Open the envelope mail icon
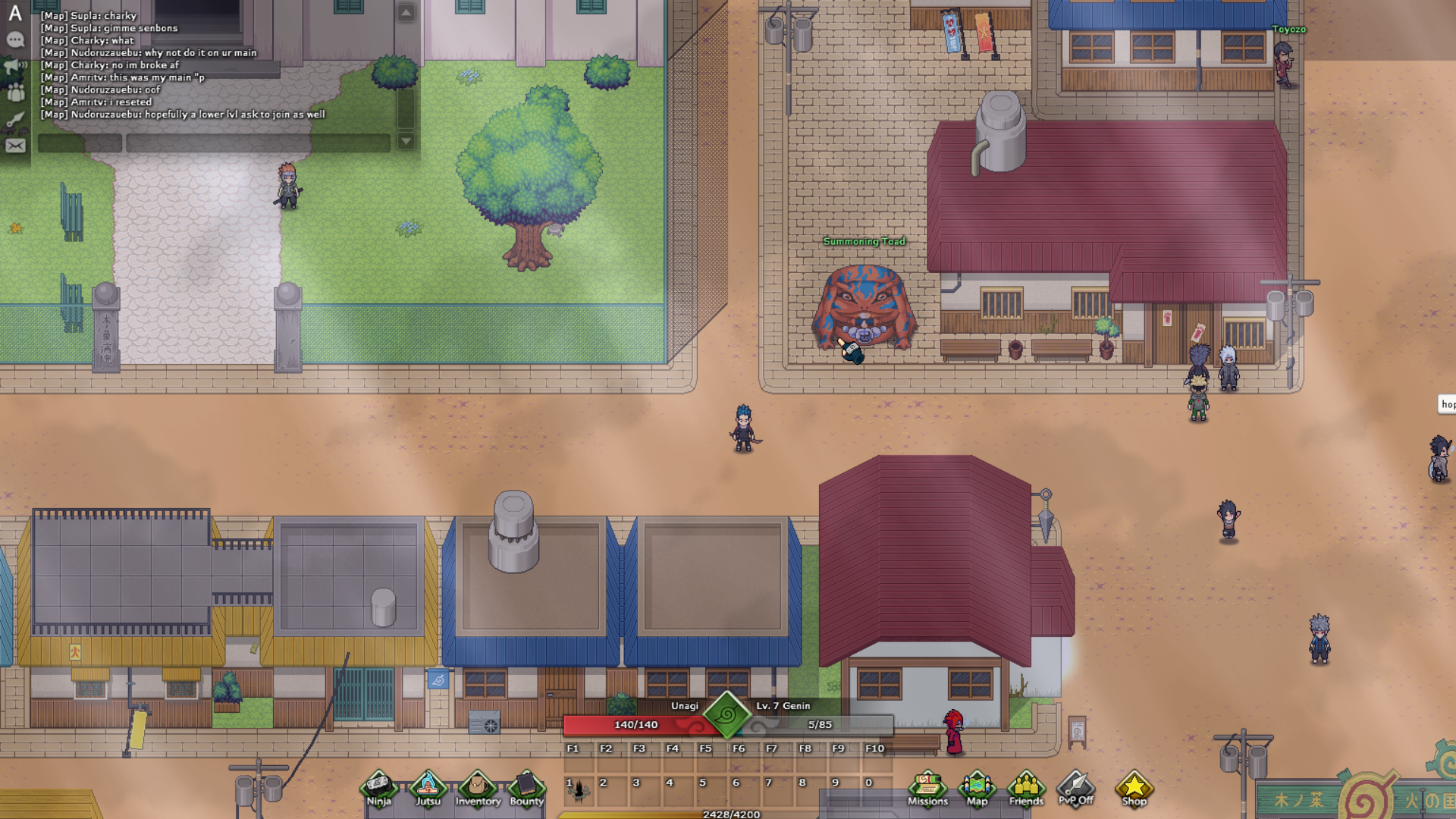The image size is (1456, 819). pyautogui.click(x=15, y=146)
